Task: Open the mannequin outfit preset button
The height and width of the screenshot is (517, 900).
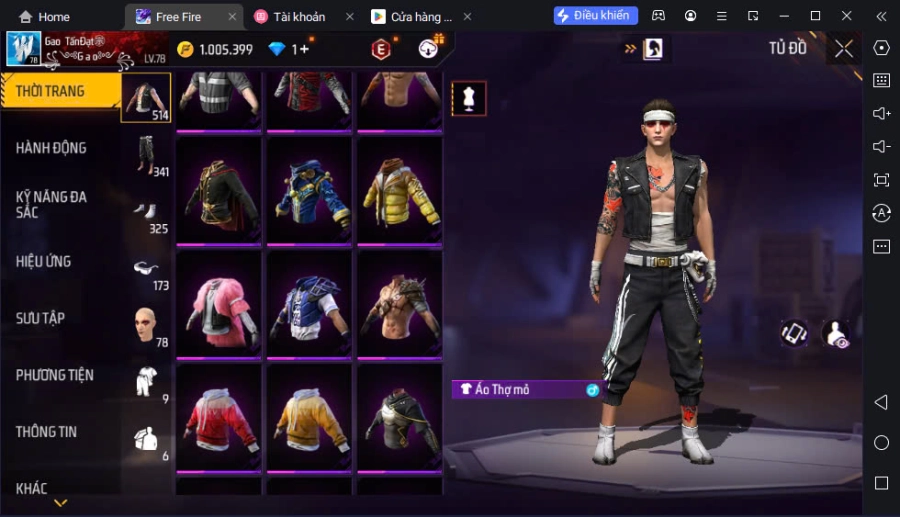Action: point(468,98)
